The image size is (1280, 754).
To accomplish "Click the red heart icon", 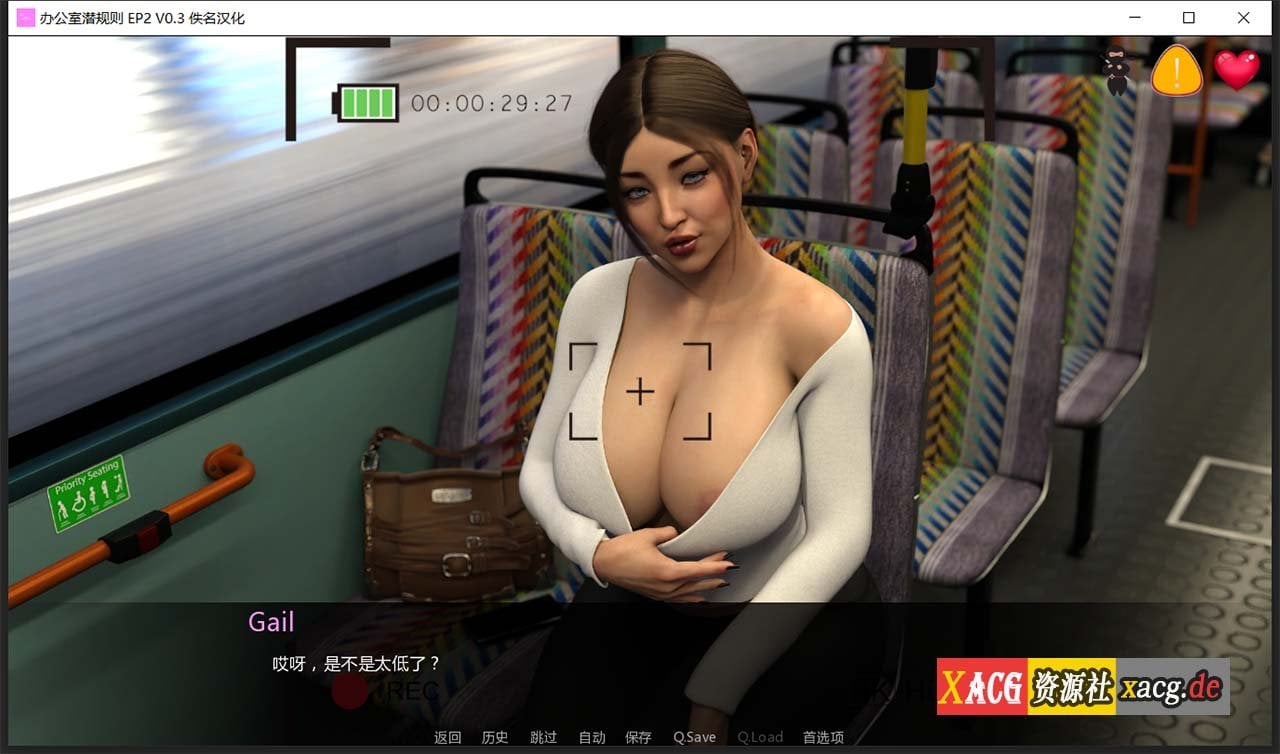I will tap(1237, 70).
